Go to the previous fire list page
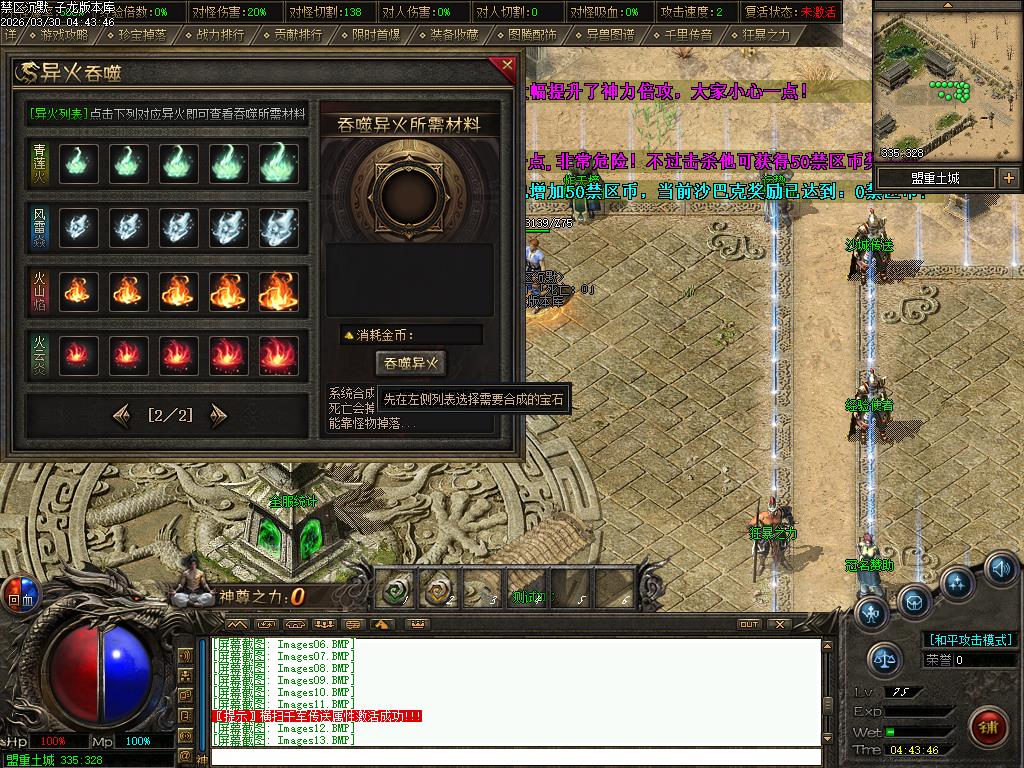 [x=122, y=414]
